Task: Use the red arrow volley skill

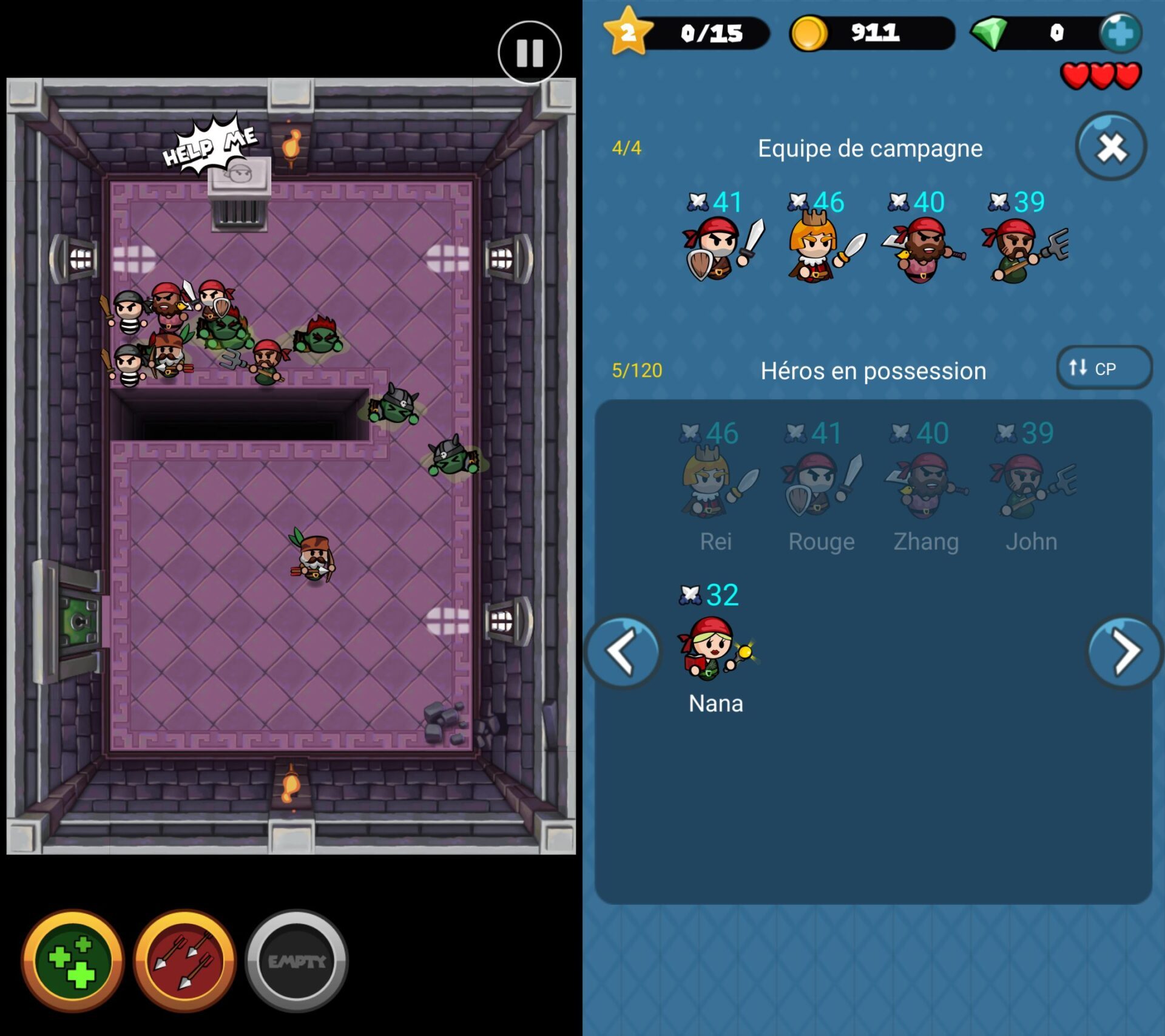Action: point(184,960)
